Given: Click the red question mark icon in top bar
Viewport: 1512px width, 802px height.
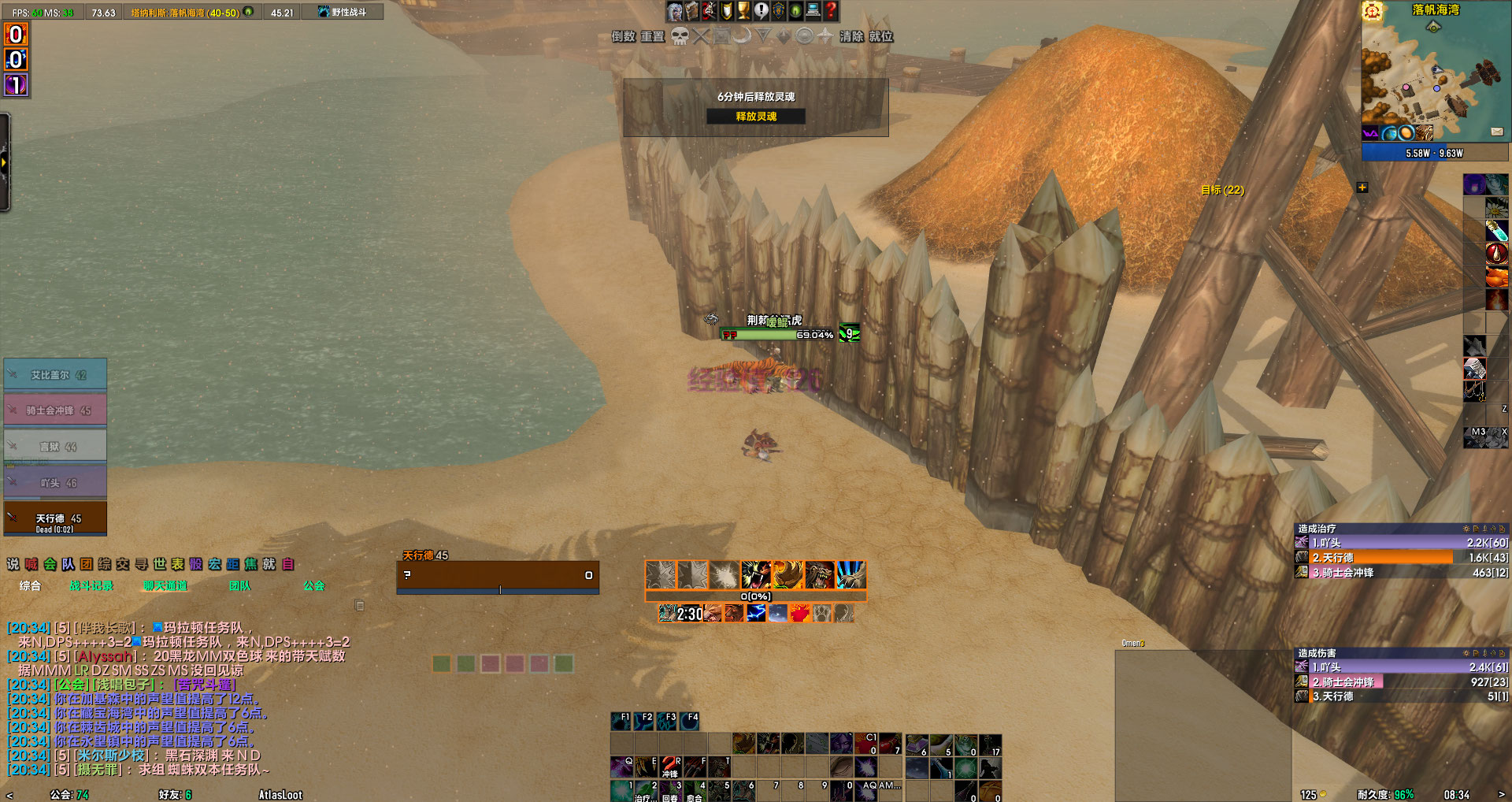Looking at the screenshot, I should click(x=831, y=11).
